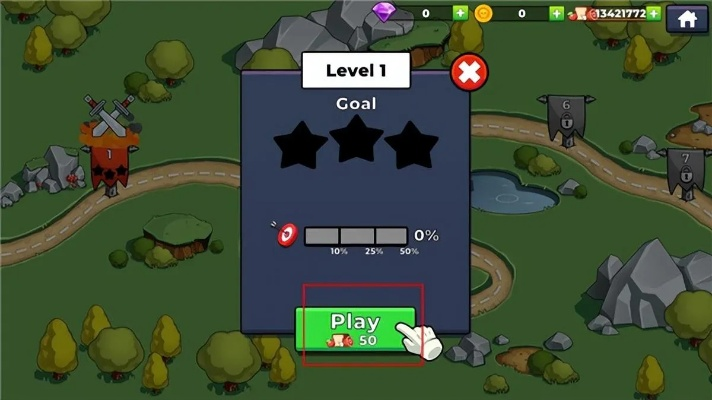Select the level 1 crossed-swords banner
Viewport: 712px width, 400px height.
tap(109, 150)
